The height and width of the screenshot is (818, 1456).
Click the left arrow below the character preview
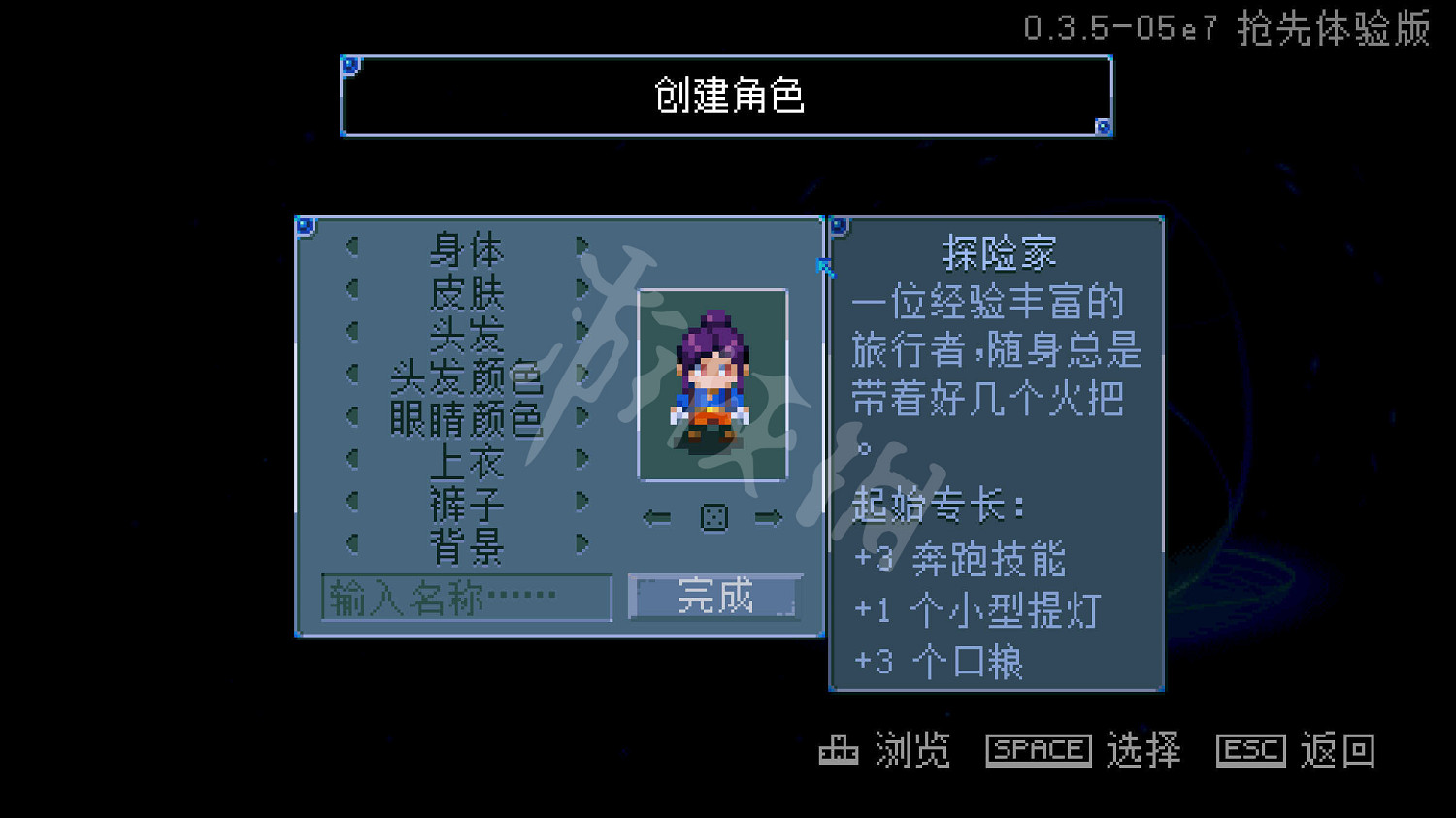(x=655, y=517)
